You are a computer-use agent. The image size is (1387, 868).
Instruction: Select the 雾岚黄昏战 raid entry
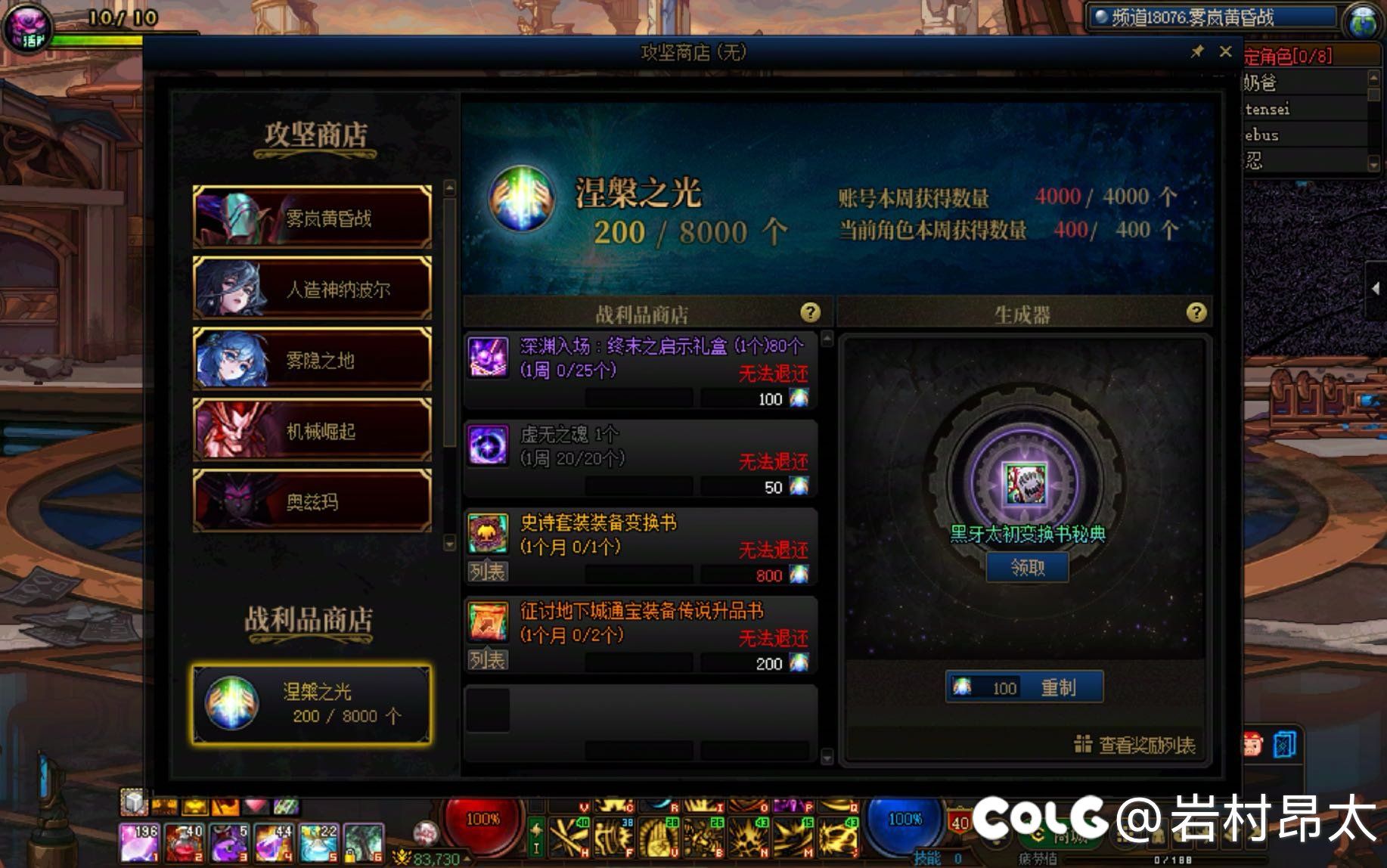tap(312, 218)
